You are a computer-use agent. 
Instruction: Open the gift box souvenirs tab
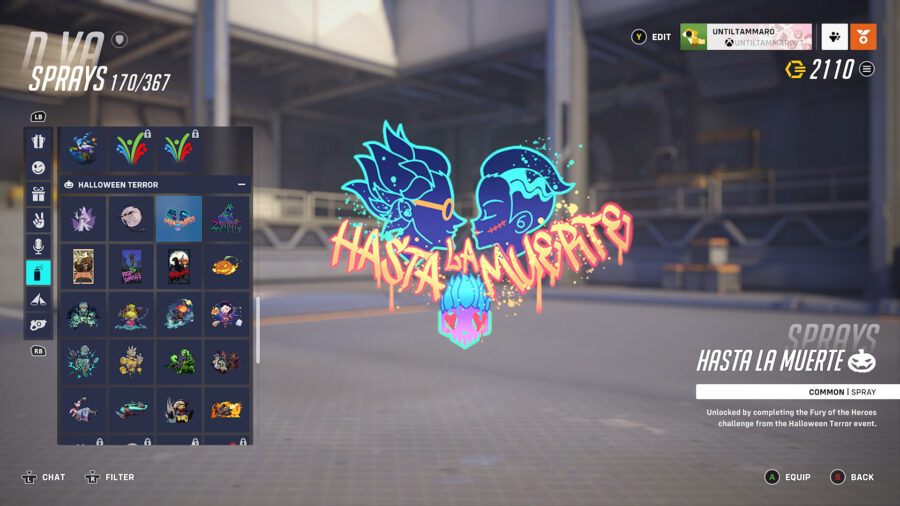[x=38, y=194]
